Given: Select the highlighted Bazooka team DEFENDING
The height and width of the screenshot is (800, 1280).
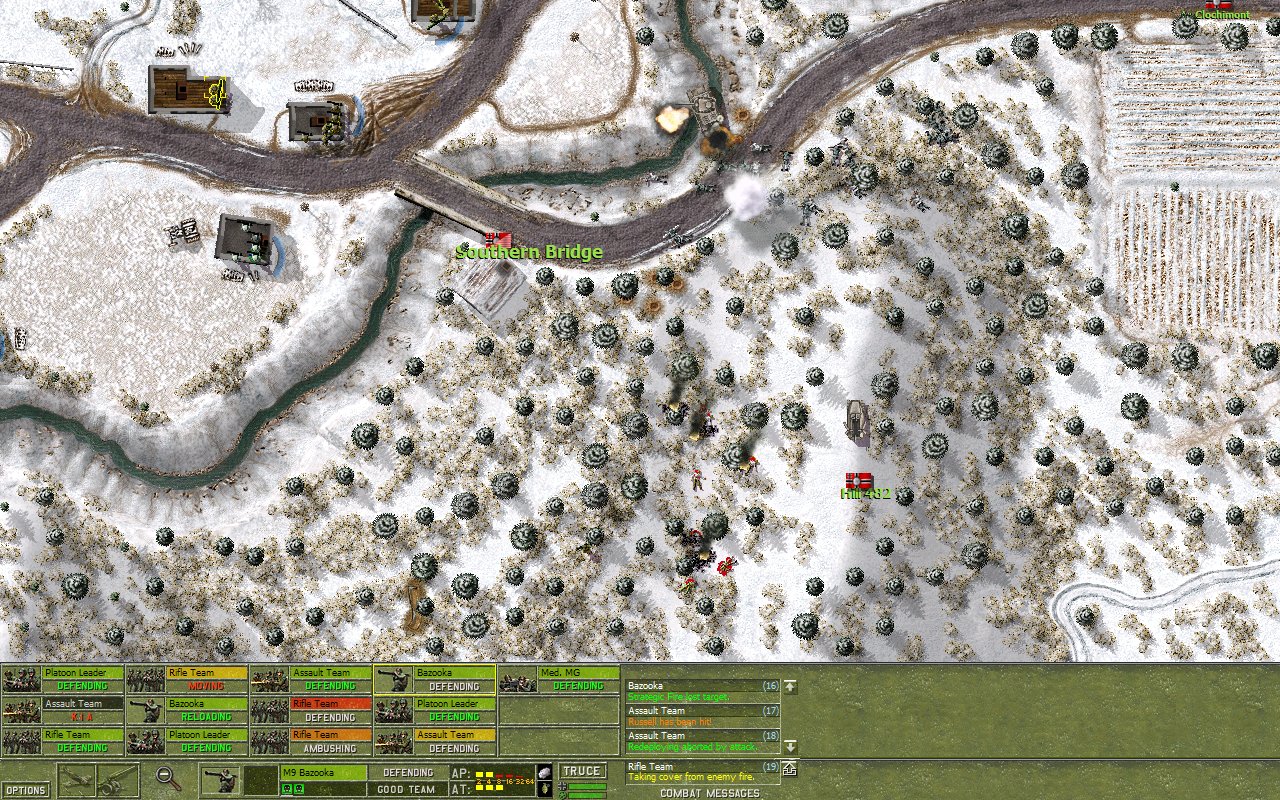Looking at the screenshot, I should click(x=434, y=680).
